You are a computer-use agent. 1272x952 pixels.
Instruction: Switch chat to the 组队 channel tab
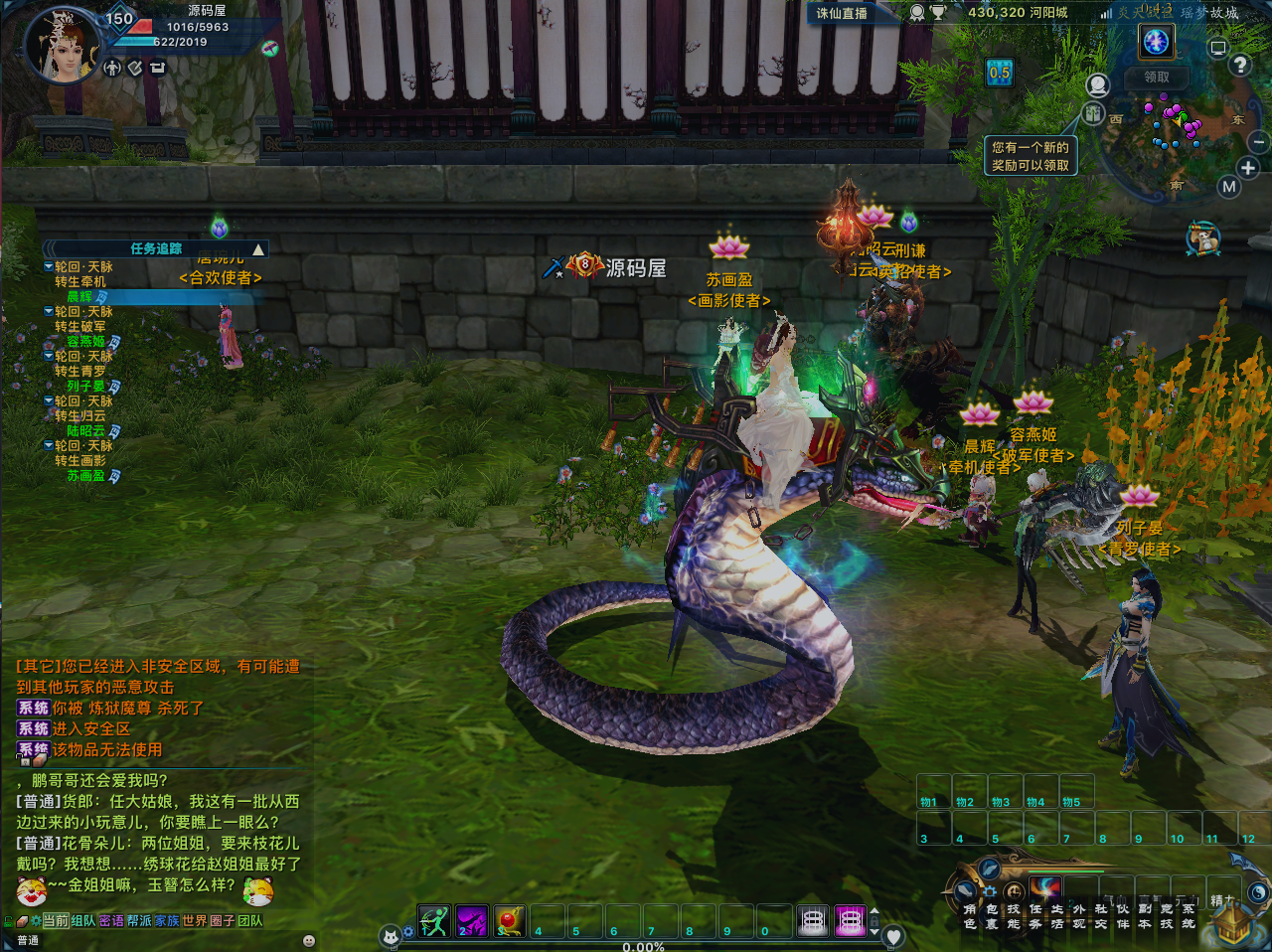[83, 921]
